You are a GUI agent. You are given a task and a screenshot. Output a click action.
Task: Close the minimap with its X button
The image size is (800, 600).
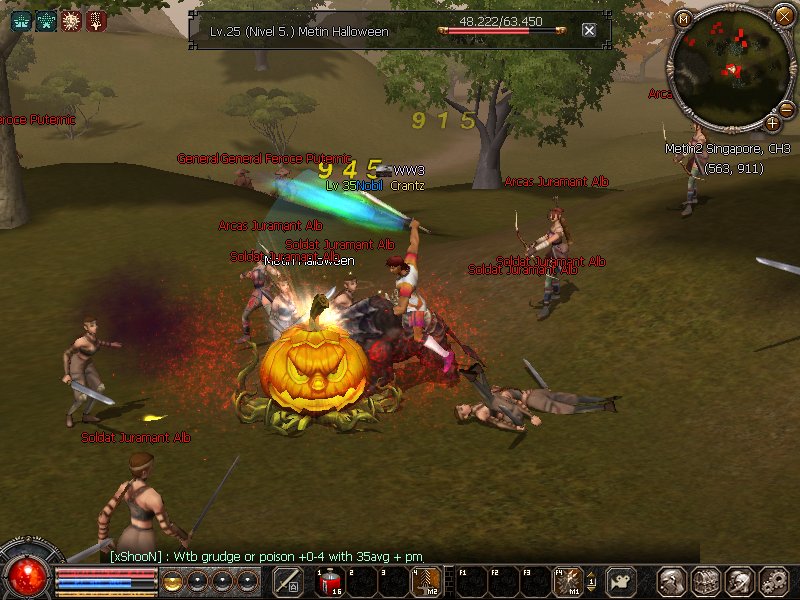[784, 15]
